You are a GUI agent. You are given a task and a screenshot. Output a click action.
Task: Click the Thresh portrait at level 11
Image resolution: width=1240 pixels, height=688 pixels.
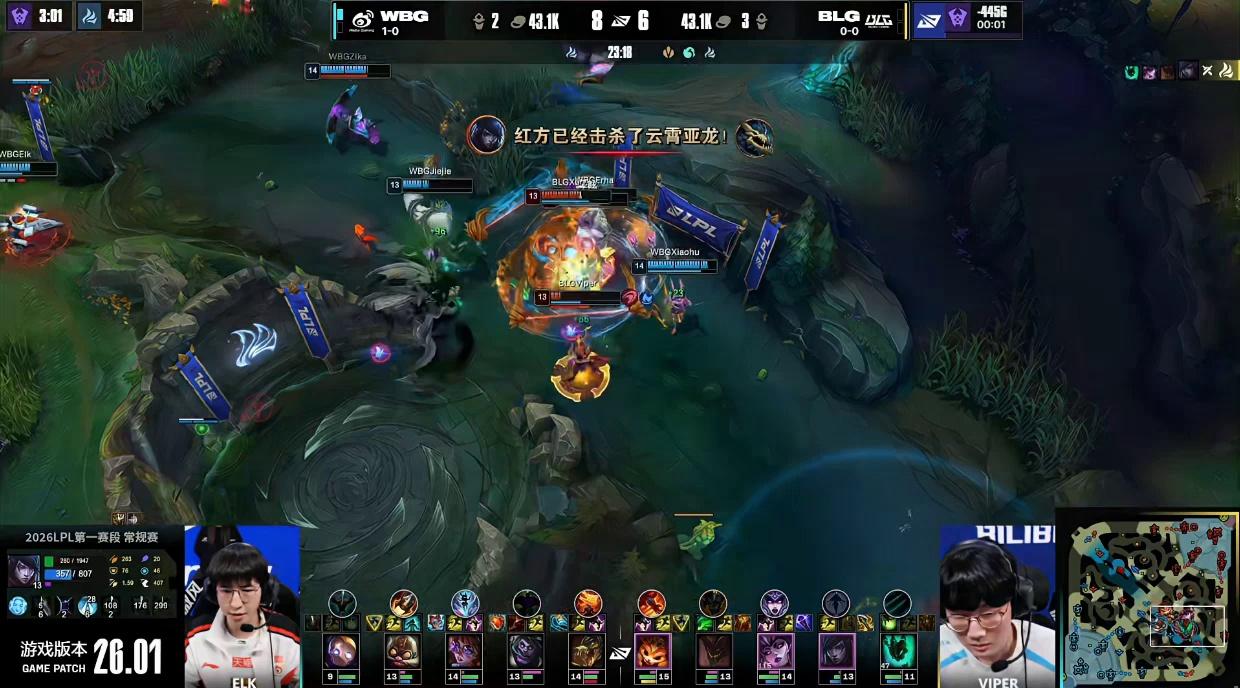point(898,650)
